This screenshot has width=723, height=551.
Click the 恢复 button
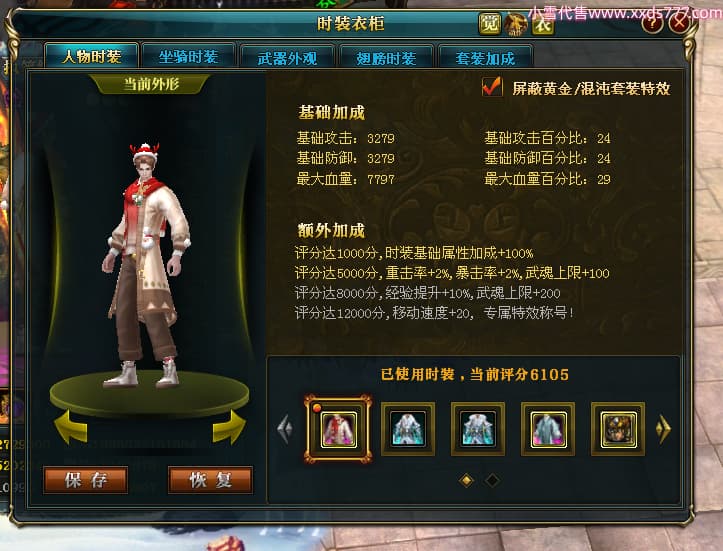[210, 480]
